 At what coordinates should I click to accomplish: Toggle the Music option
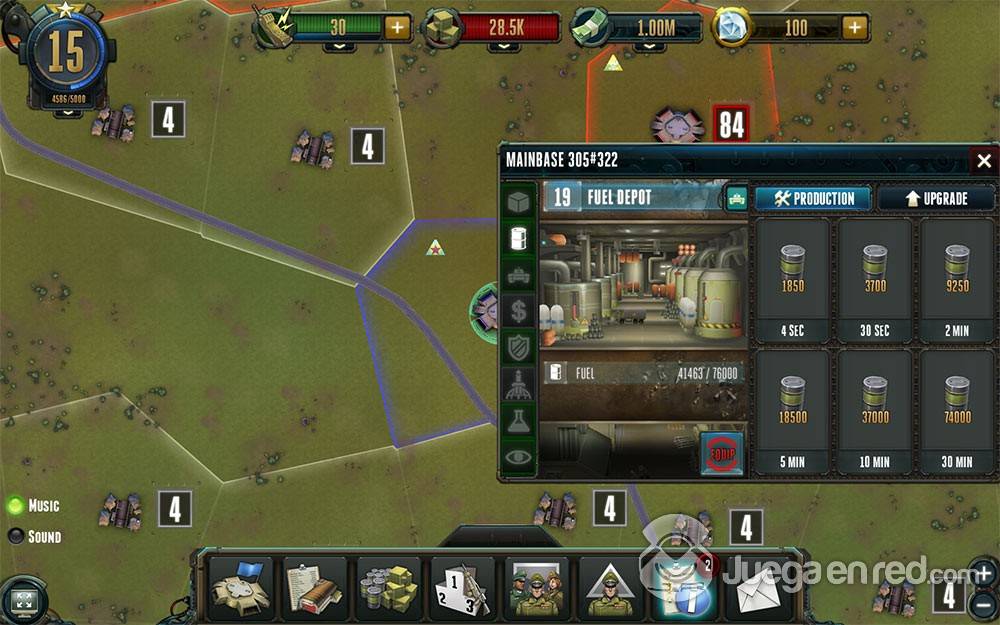coord(16,506)
